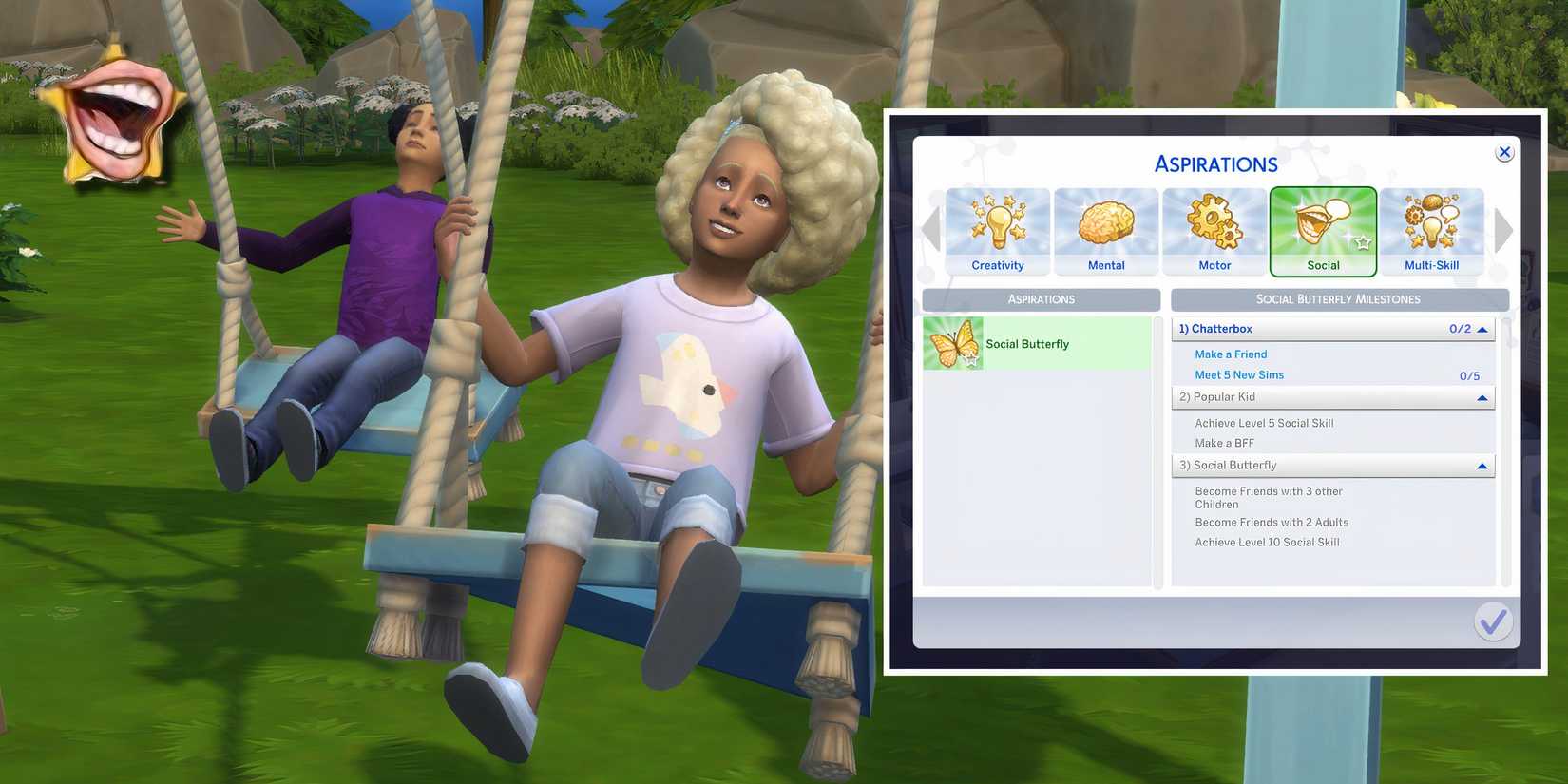
Task: Select the Motor gears category icon
Action: tap(1214, 228)
